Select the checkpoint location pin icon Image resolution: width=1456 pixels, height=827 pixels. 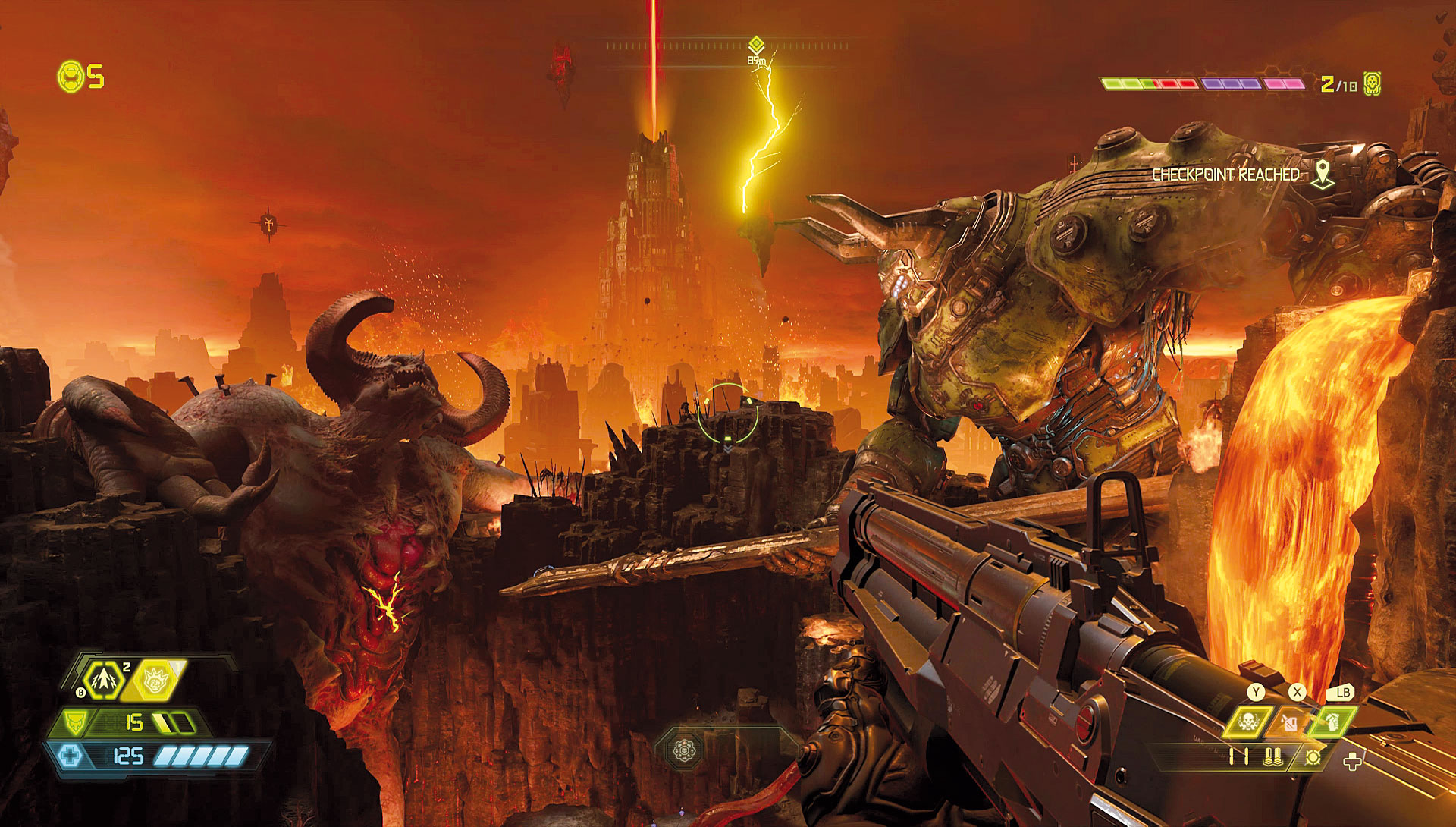[x=1323, y=175]
